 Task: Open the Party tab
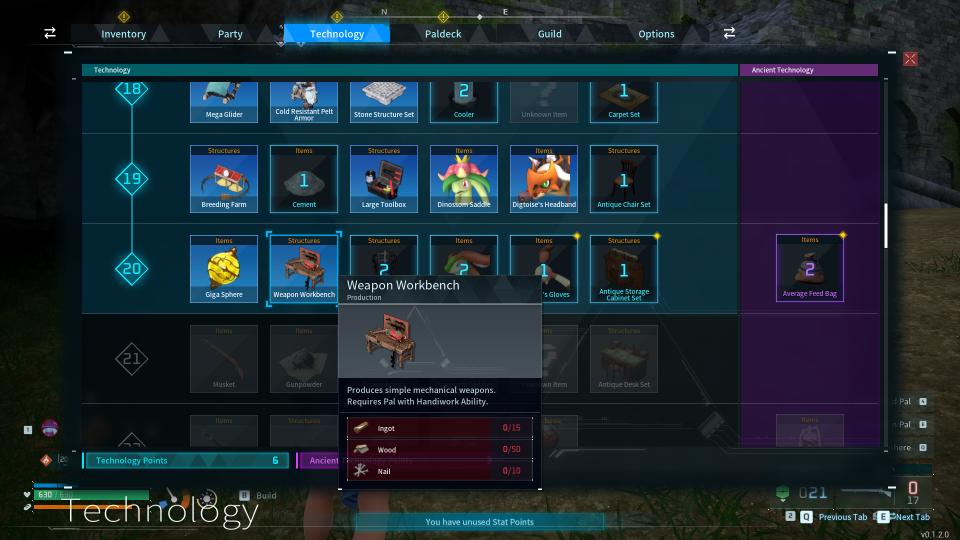coord(230,34)
